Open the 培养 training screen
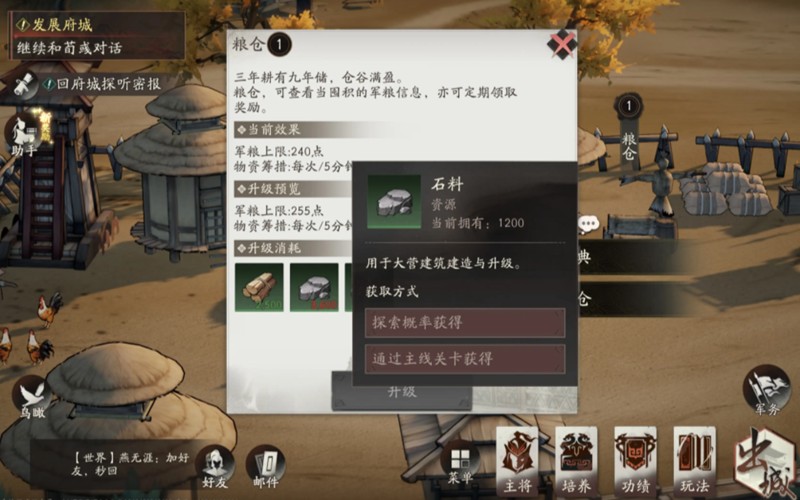Image resolution: width=800 pixels, height=500 pixels. (x=576, y=460)
